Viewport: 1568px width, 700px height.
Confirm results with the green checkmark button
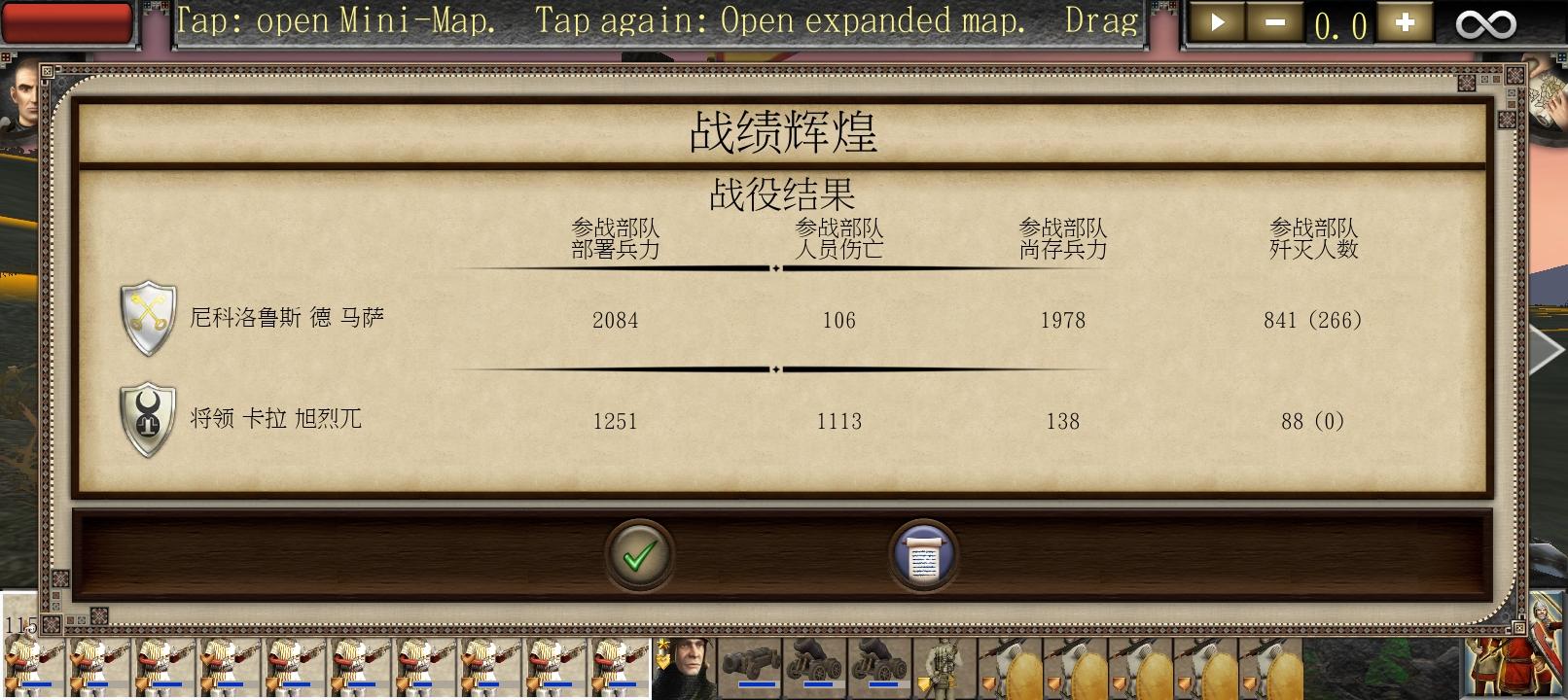tap(639, 554)
